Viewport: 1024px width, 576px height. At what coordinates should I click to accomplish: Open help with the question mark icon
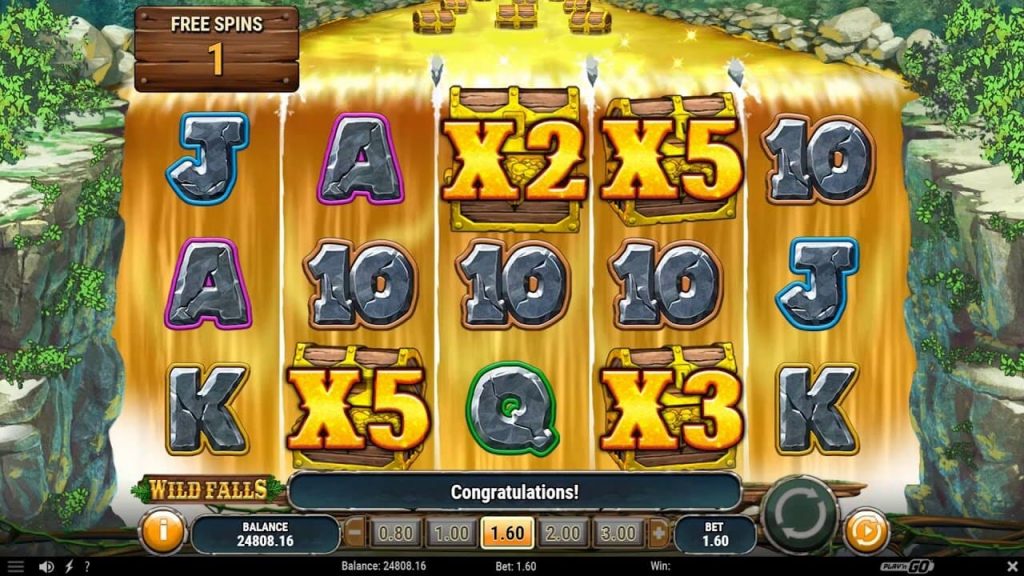click(x=87, y=566)
